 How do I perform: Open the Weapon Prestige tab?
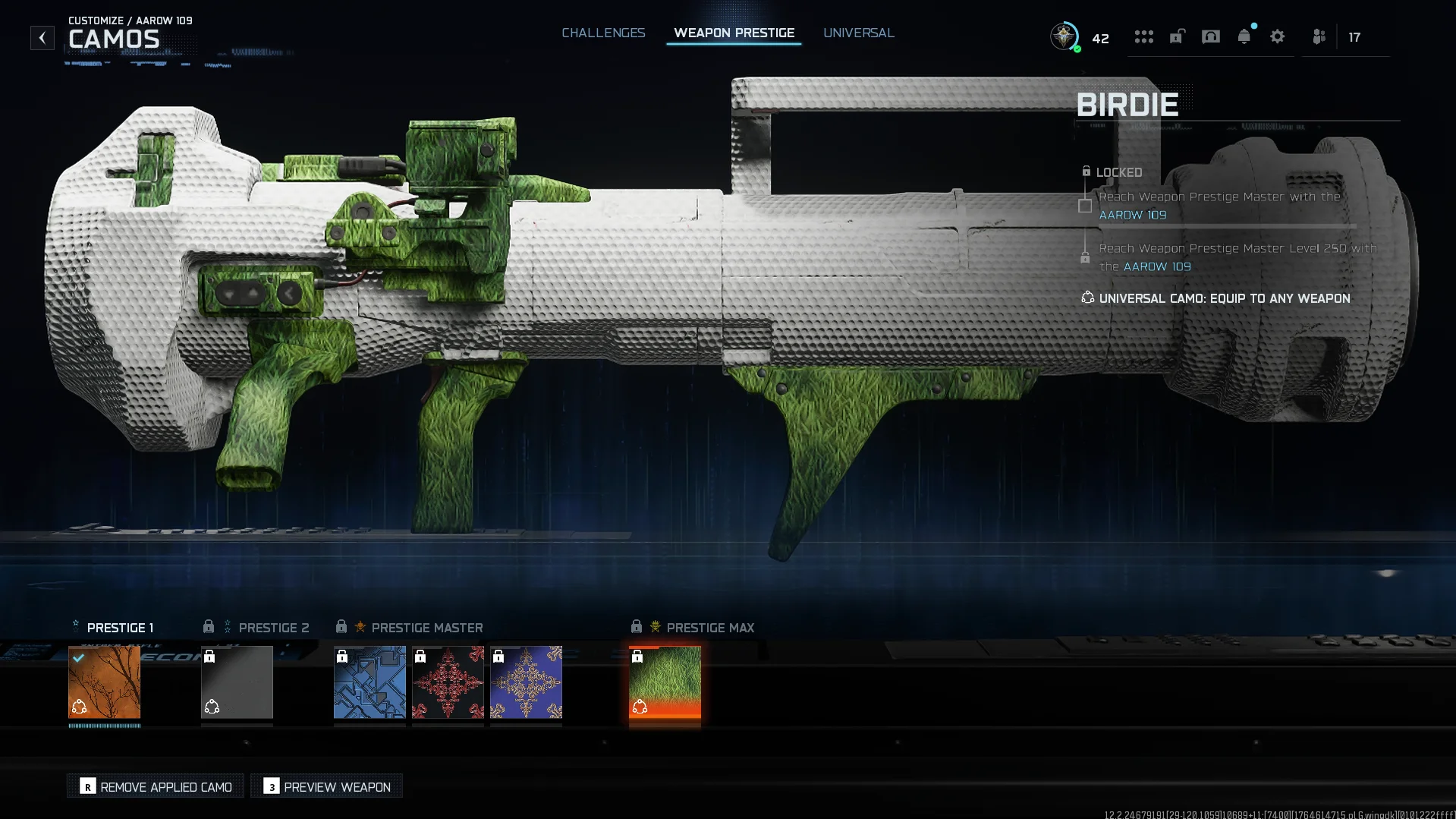[x=734, y=33]
